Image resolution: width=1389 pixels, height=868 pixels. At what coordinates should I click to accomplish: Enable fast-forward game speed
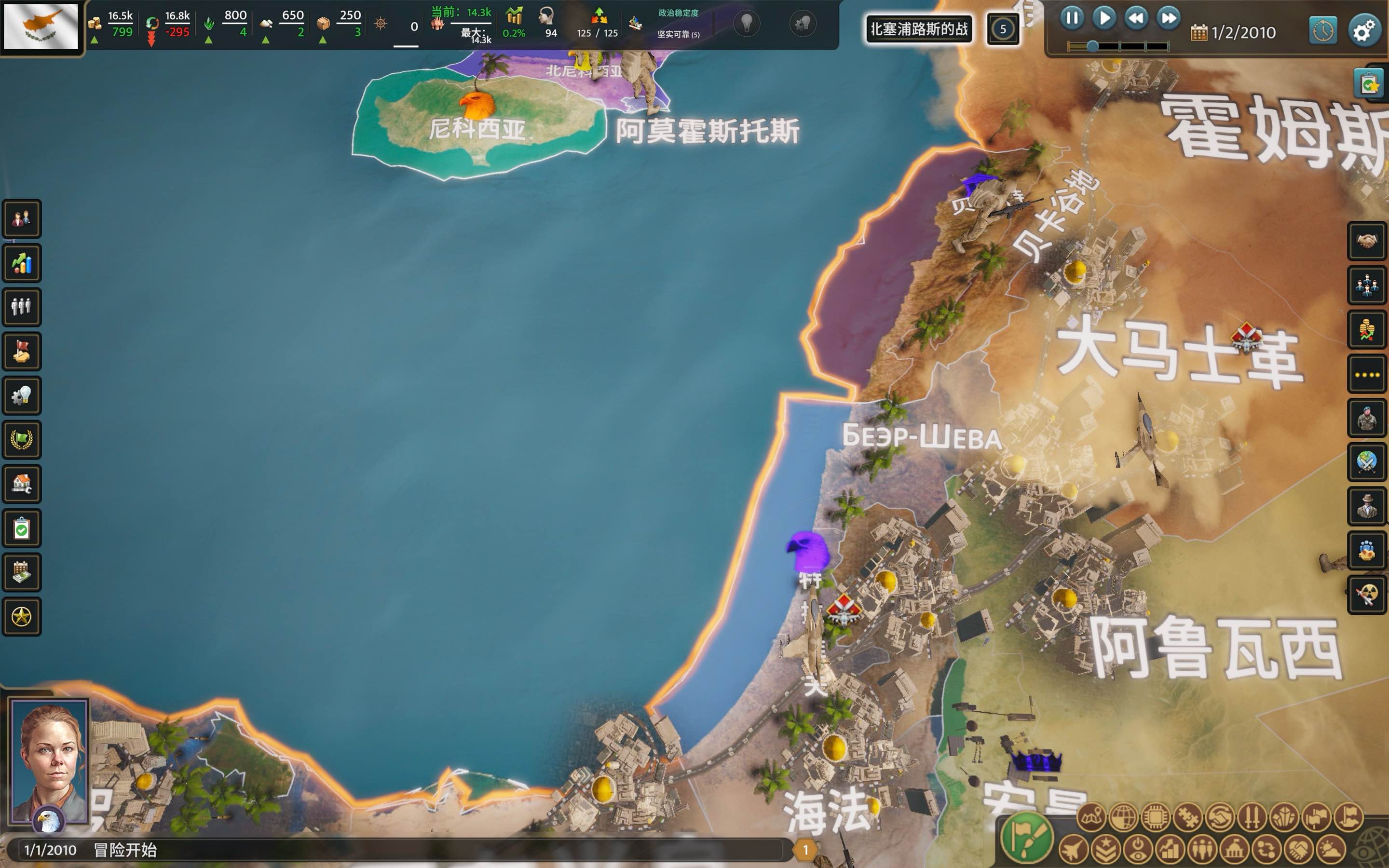click(x=1168, y=18)
